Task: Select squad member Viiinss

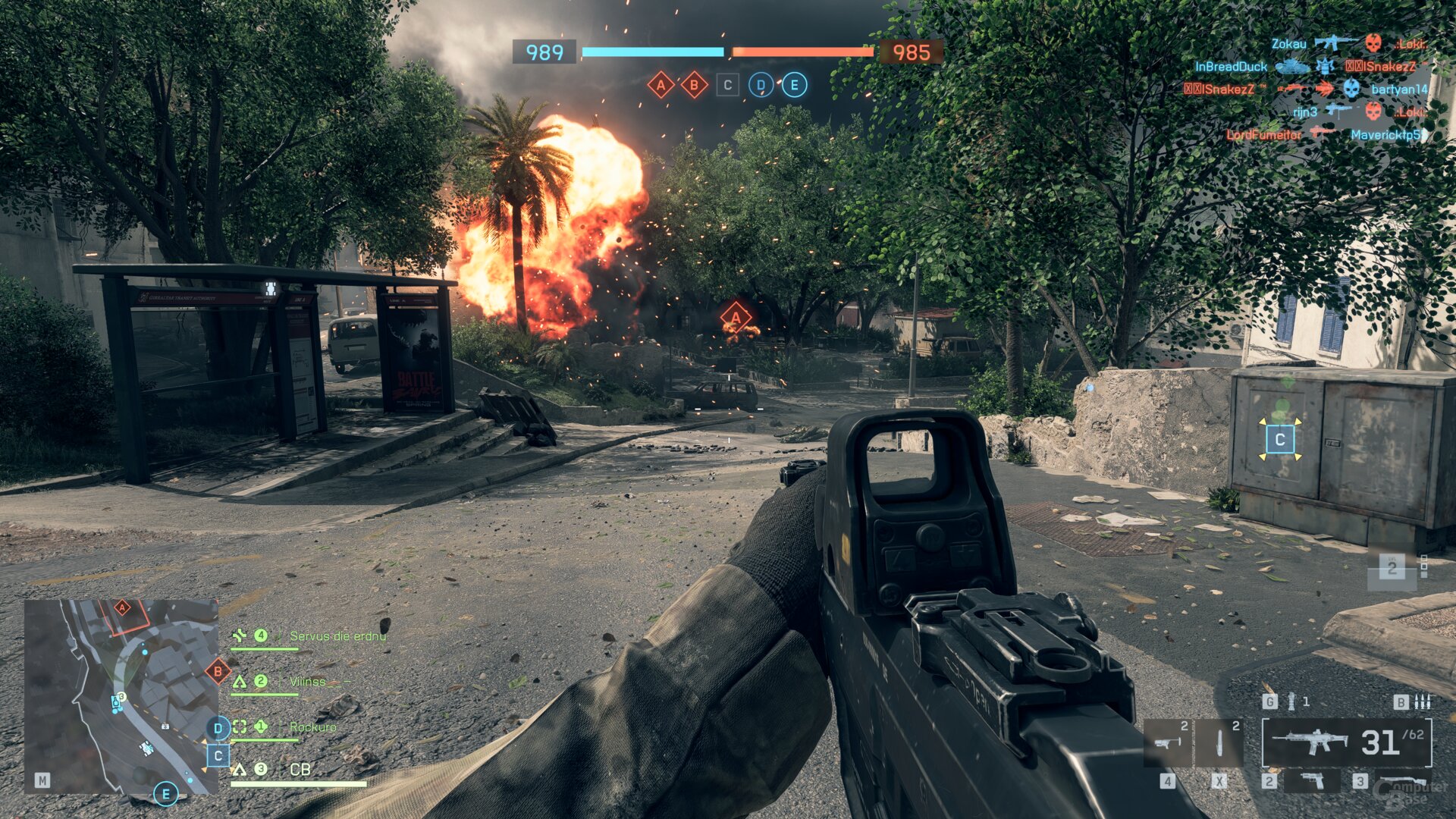Action: tap(307, 682)
